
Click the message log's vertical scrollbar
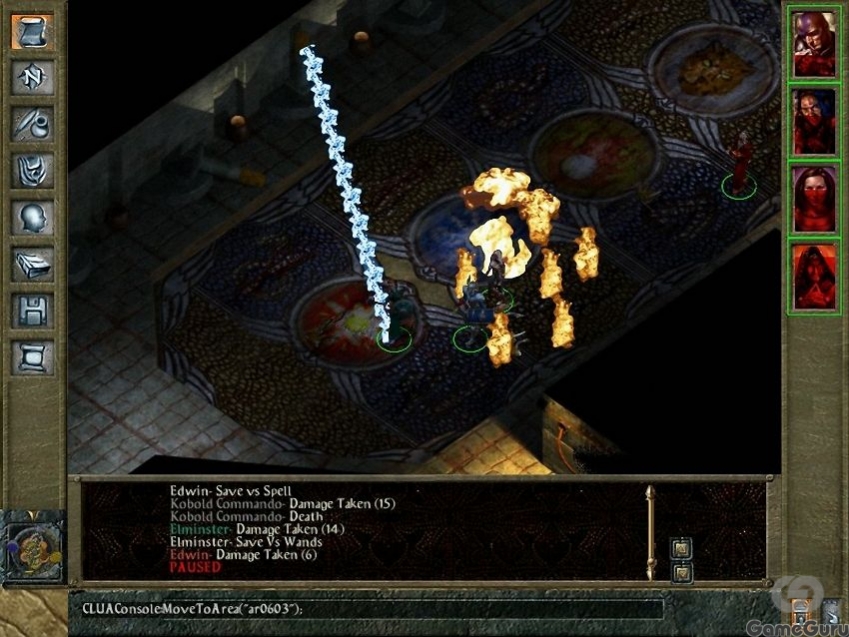tap(651, 532)
